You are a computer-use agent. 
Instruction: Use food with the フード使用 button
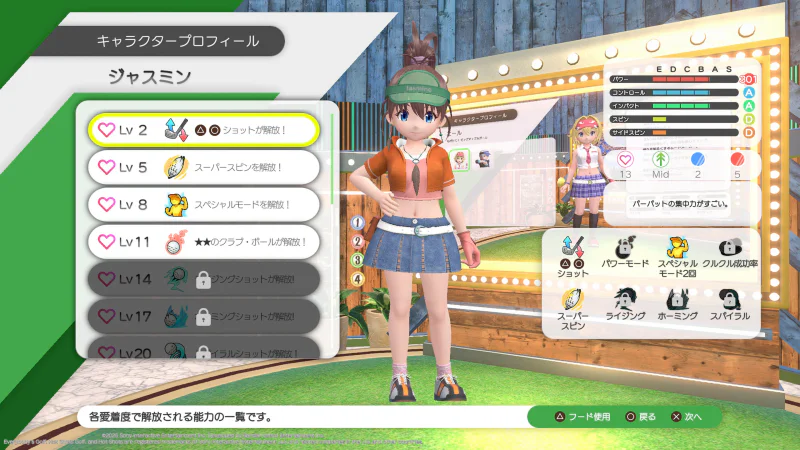pos(577,417)
